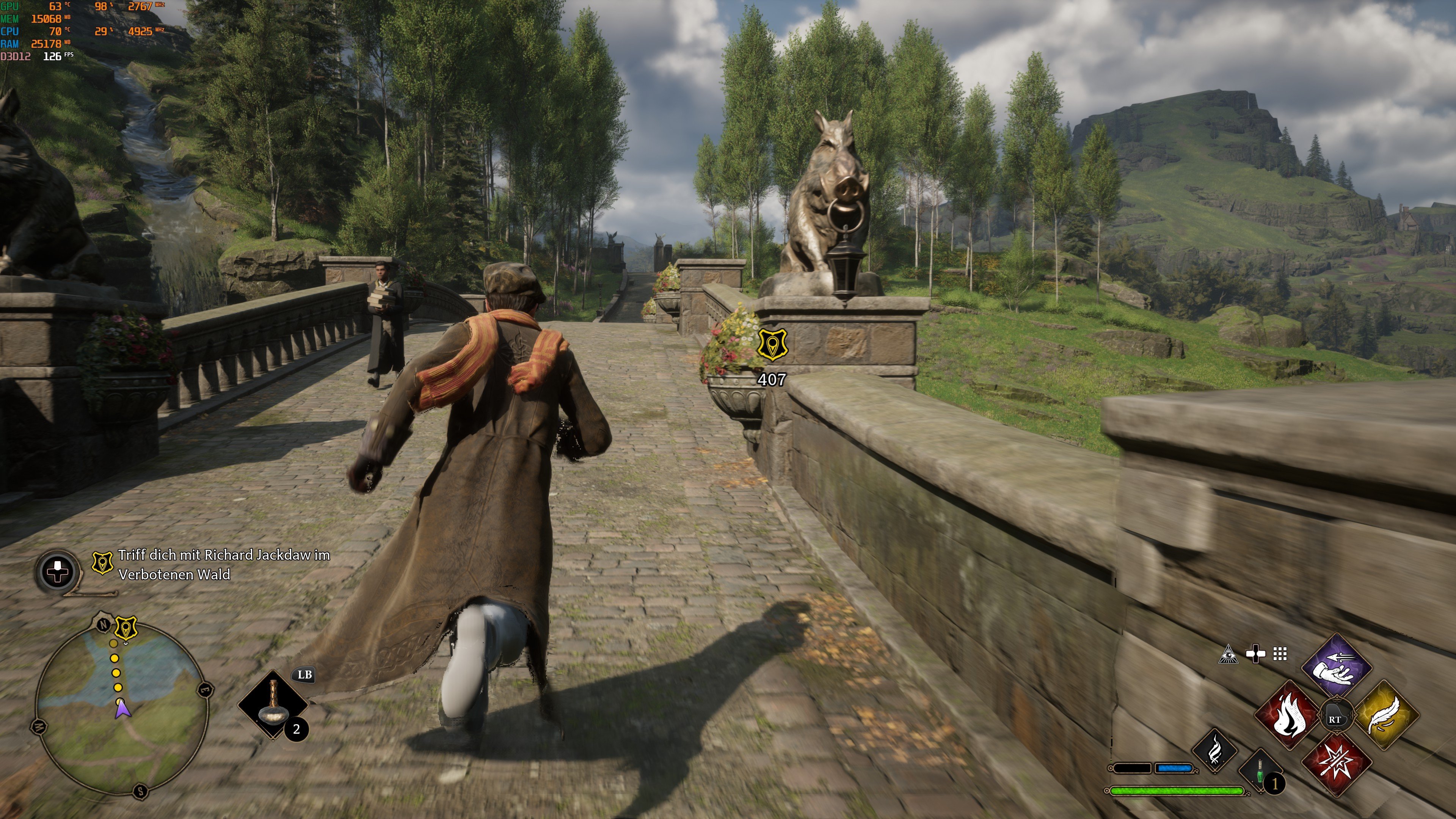Open the circular minimap
1456x819 pixels.
click(121, 709)
